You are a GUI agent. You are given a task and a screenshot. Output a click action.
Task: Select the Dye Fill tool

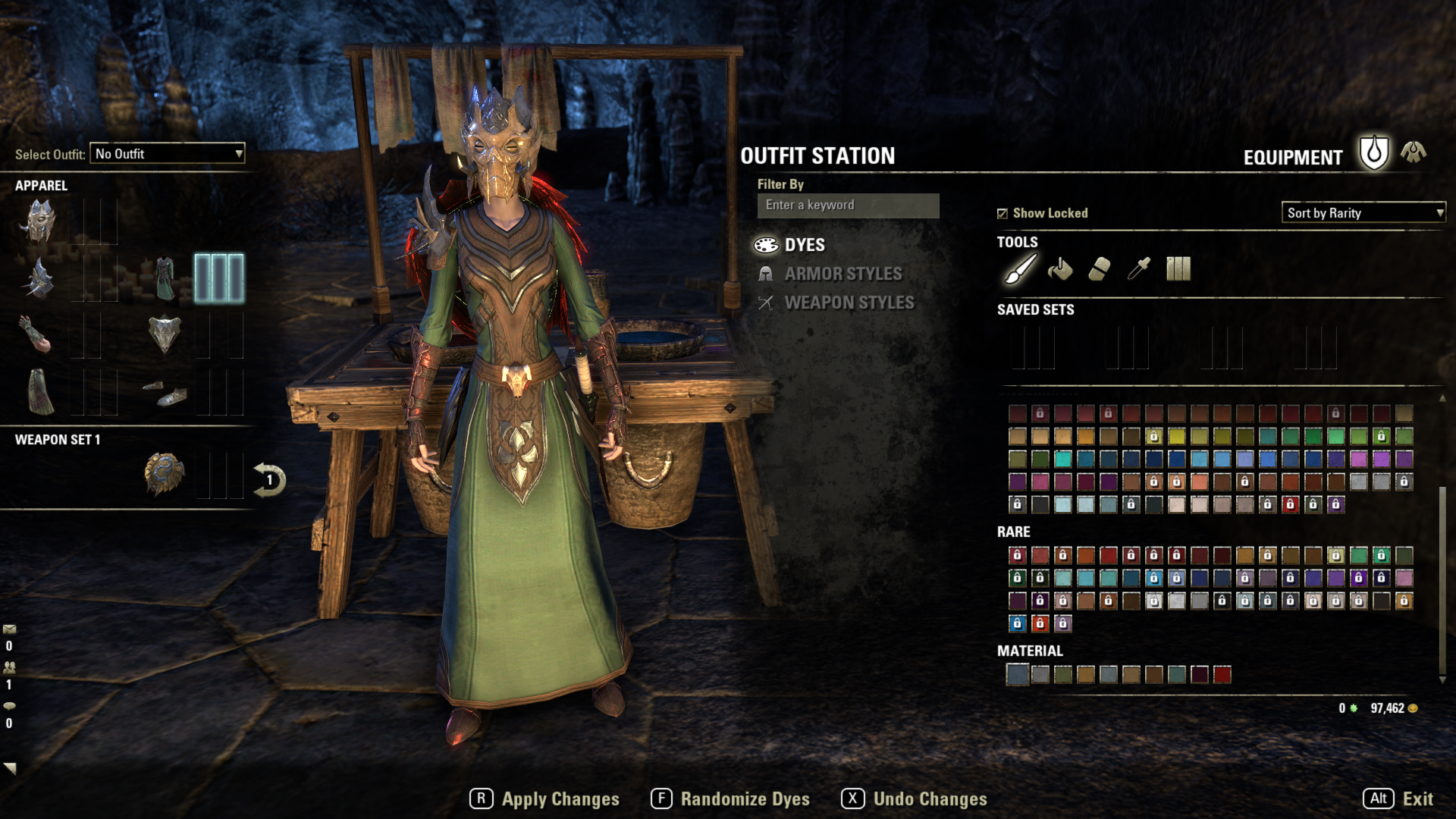tap(1059, 268)
